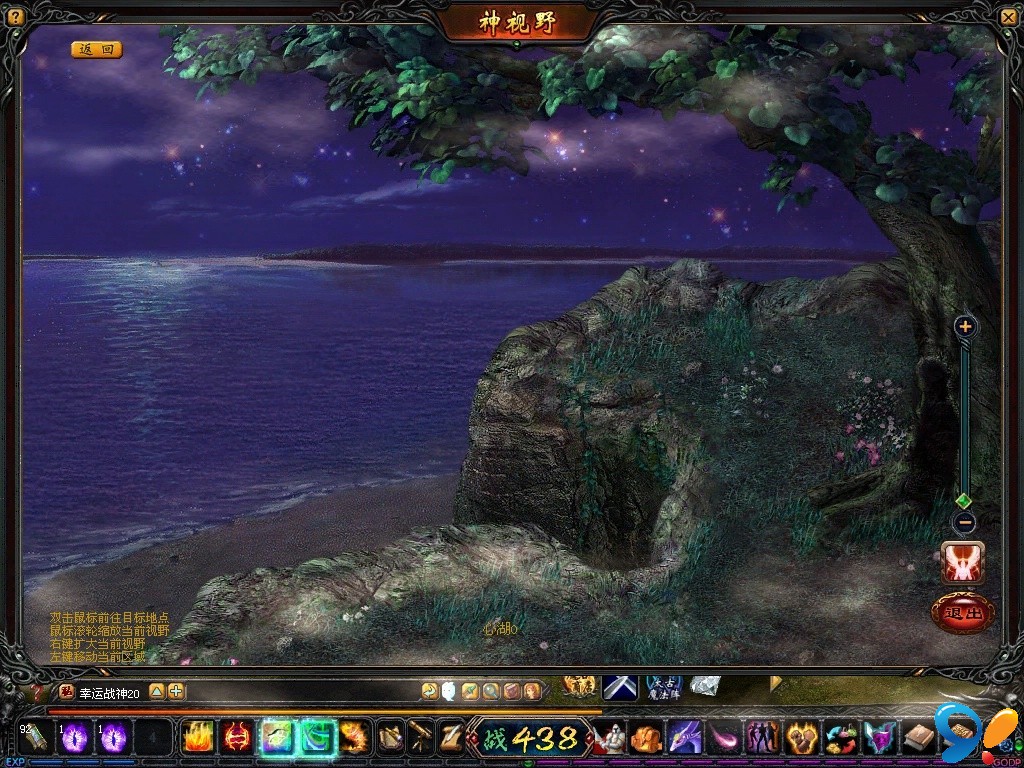
Task: Activate the flame skill icon
Action: pos(198,738)
